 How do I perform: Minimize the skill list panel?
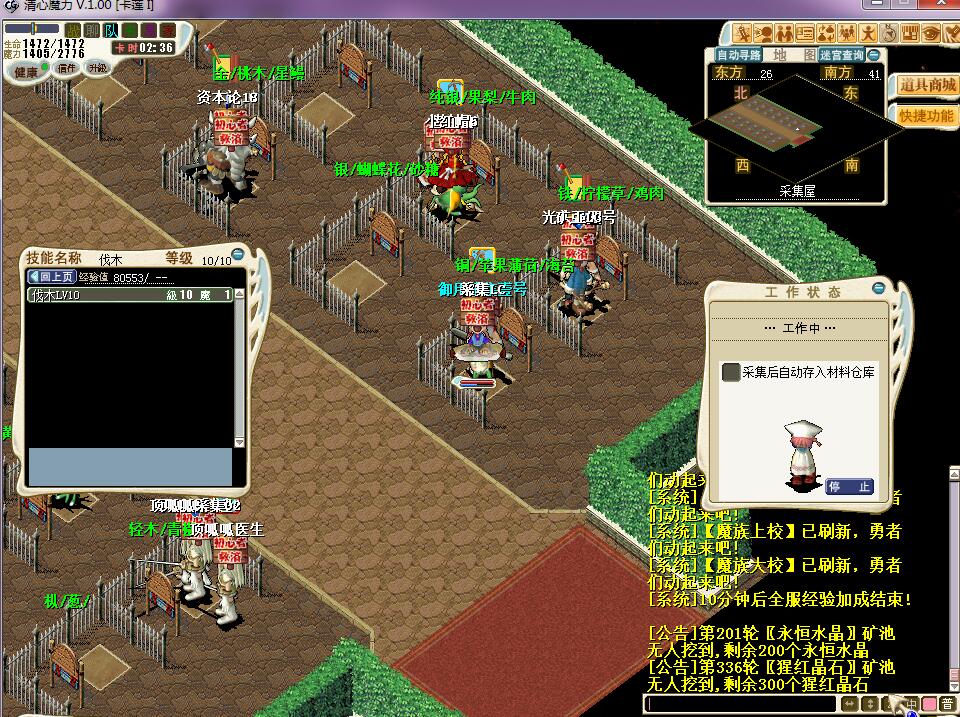(237, 255)
